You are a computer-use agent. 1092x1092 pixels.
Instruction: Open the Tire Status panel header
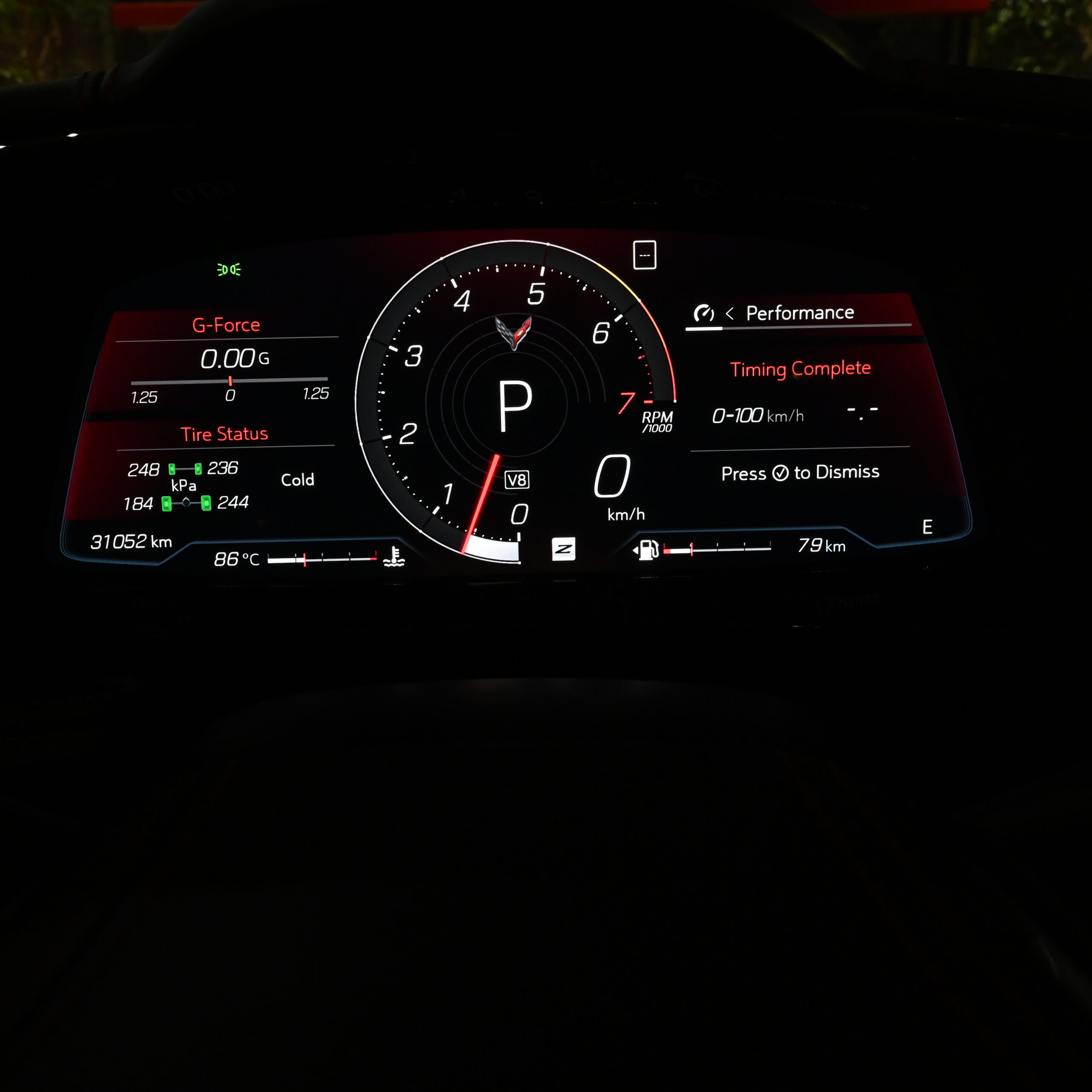tap(224, 434)
